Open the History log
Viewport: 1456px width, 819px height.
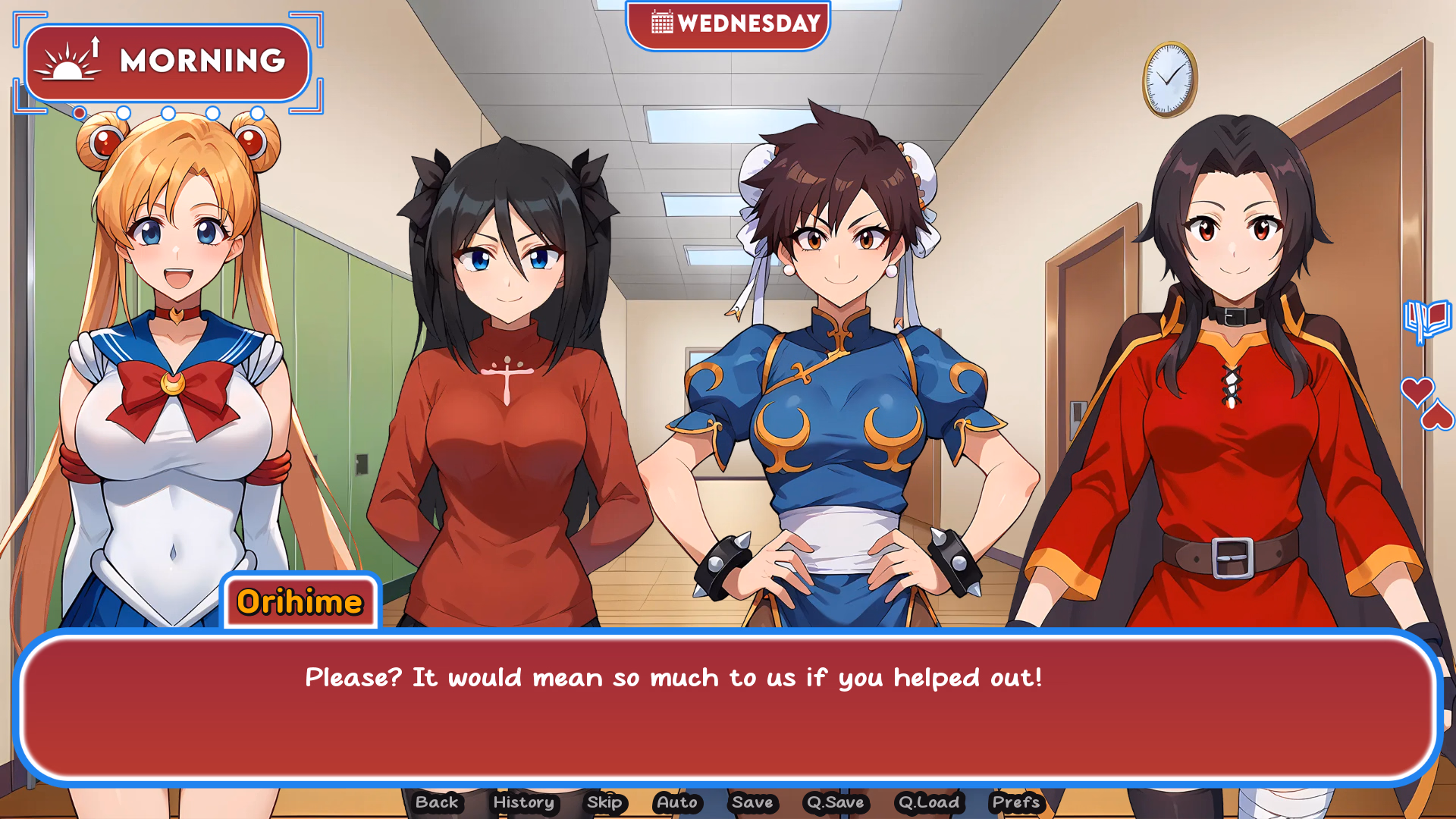pos(524,802)
